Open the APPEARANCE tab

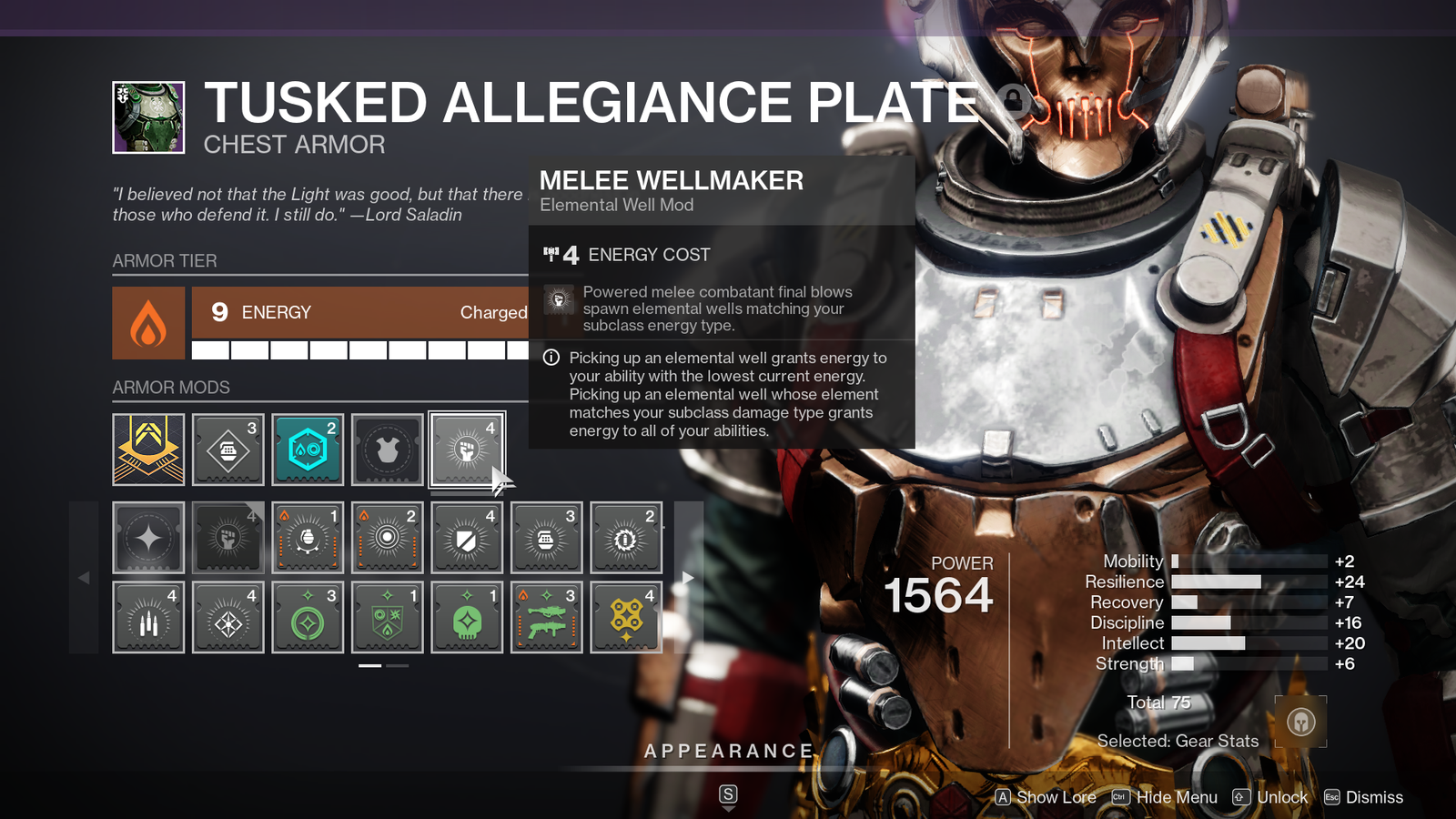click(x=728, y=751)
